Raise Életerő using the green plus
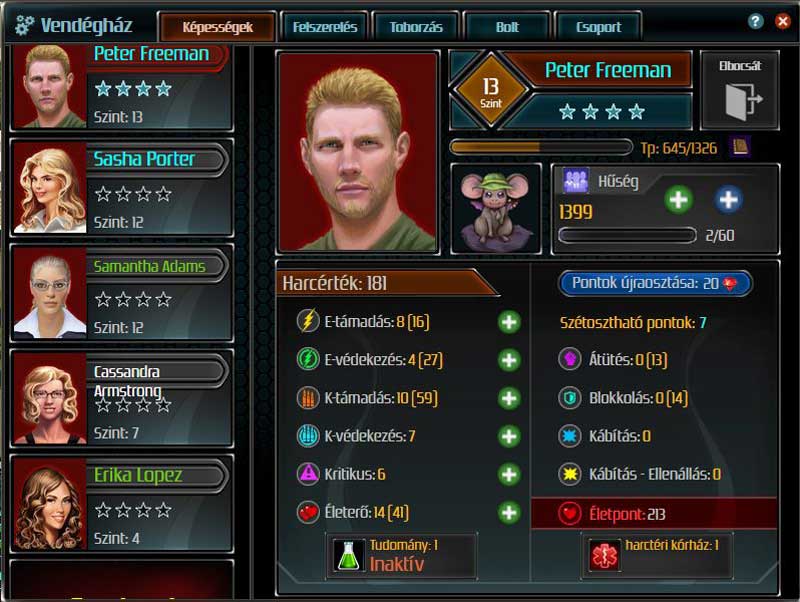The height and width of the screenshot is (602, 800). pos(509,513)
